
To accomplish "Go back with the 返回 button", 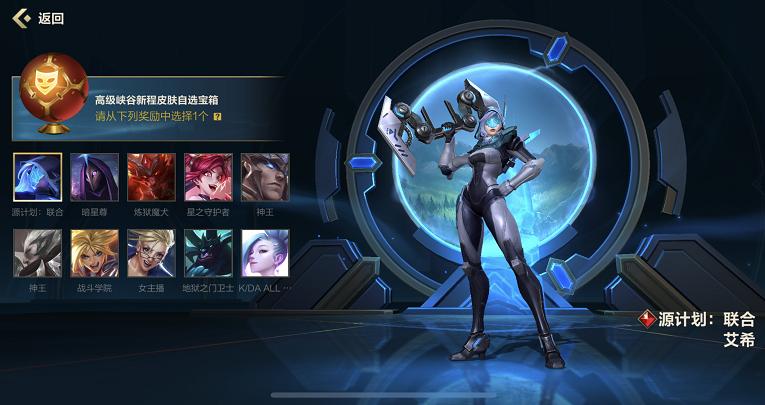I will tap(38, 18).
